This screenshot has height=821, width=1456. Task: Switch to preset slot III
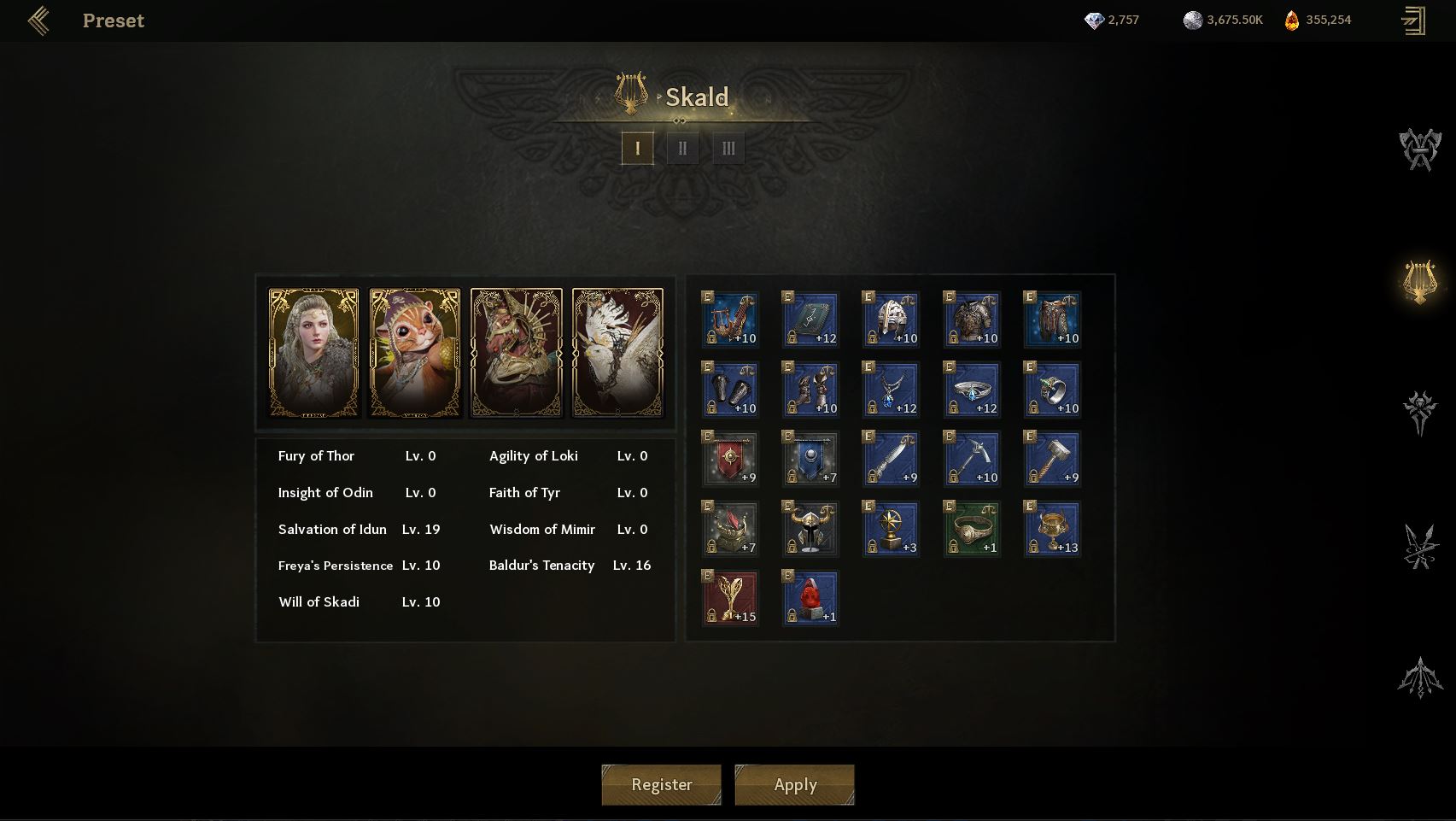728,149
